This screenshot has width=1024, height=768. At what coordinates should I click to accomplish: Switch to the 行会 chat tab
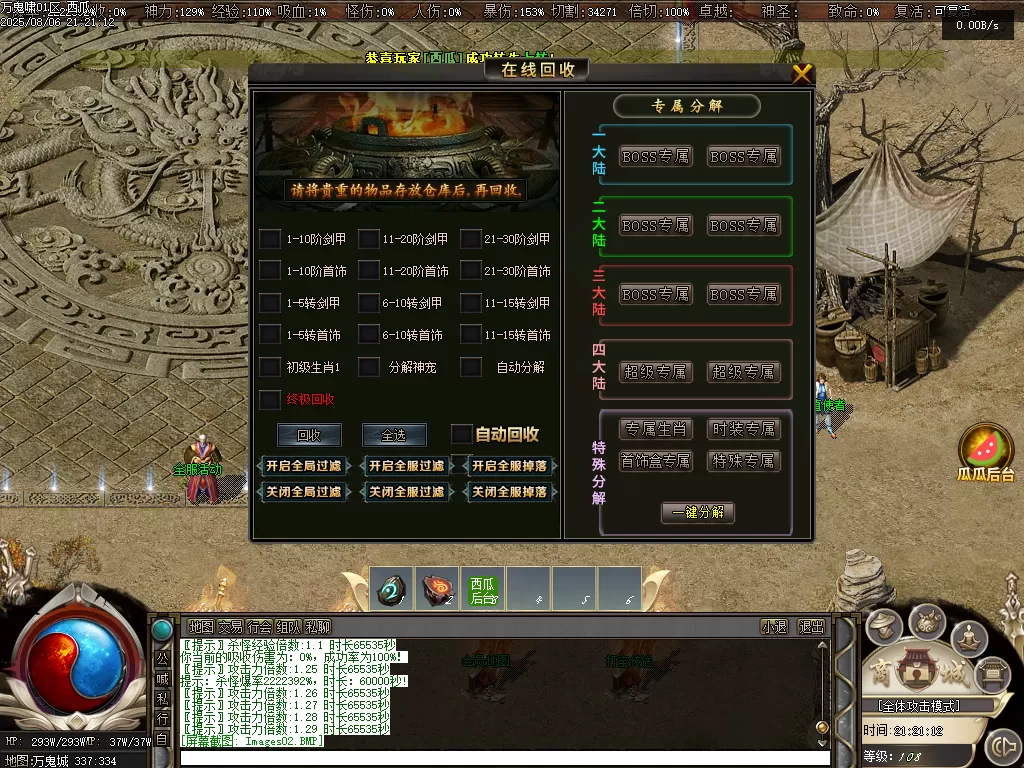point(259,626)
